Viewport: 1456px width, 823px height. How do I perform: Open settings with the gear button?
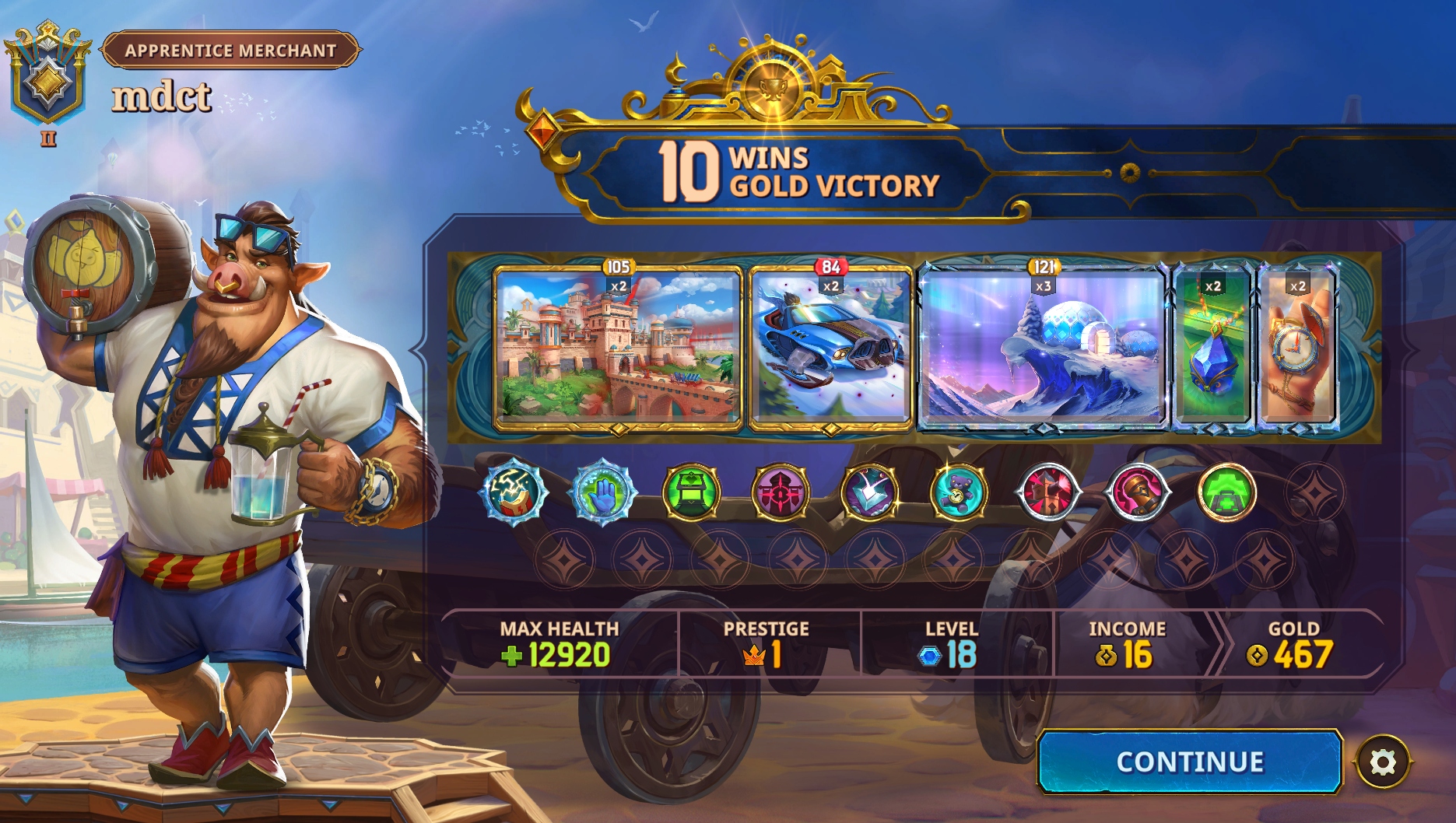pos(1383,762)
